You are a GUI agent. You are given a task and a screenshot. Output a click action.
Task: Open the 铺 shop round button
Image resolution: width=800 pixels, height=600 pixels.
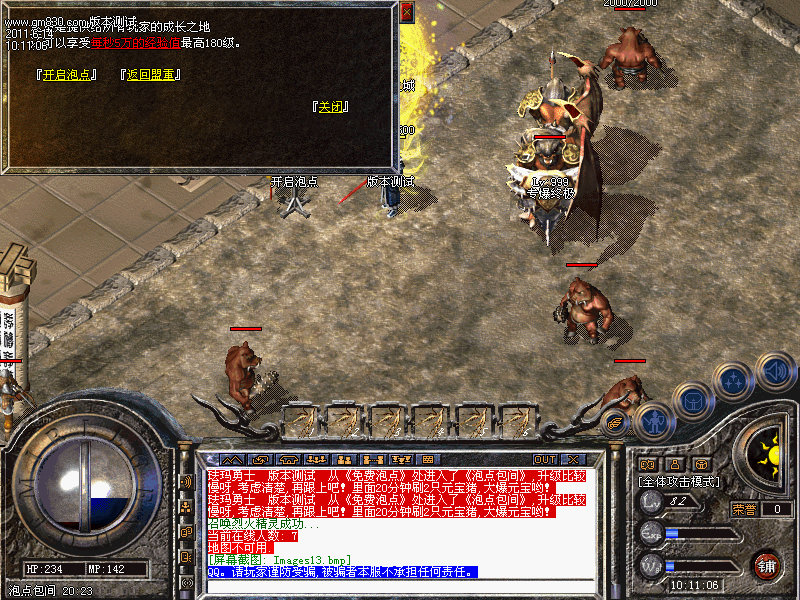767,566
